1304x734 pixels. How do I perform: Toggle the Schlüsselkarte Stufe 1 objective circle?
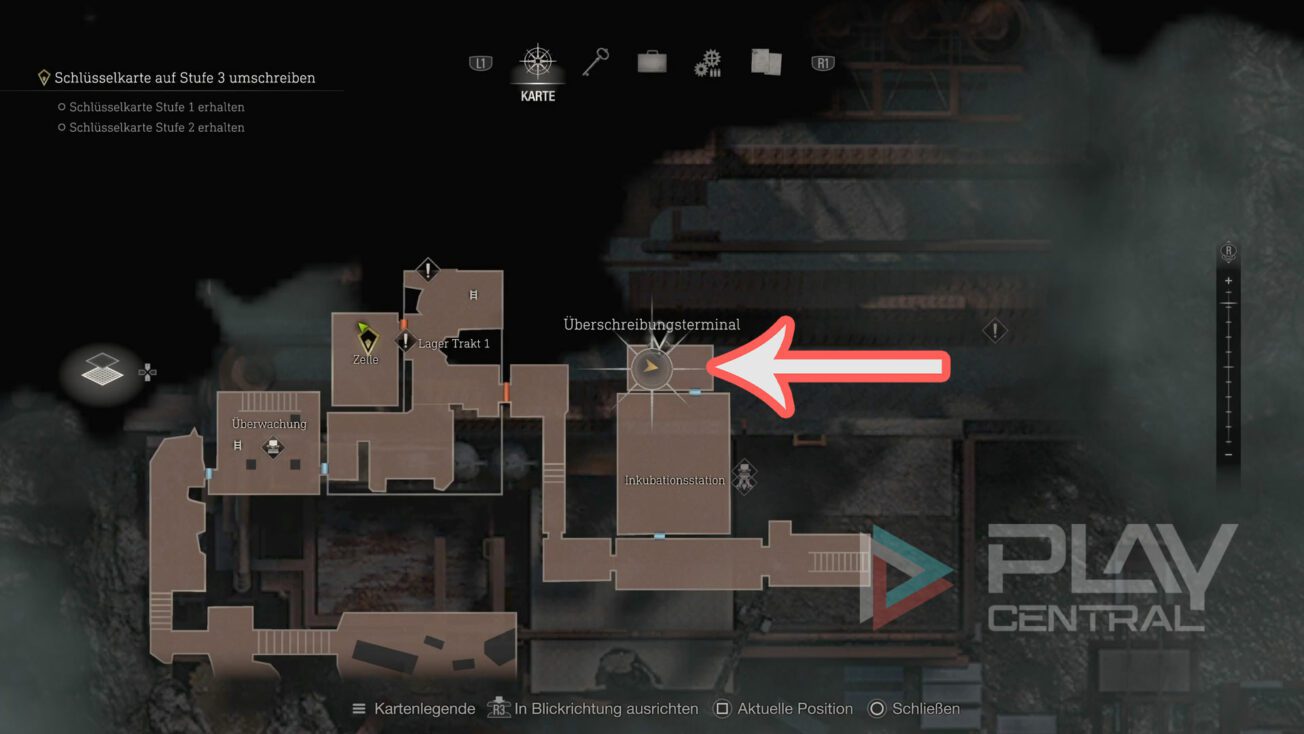[x=62, y=106]
